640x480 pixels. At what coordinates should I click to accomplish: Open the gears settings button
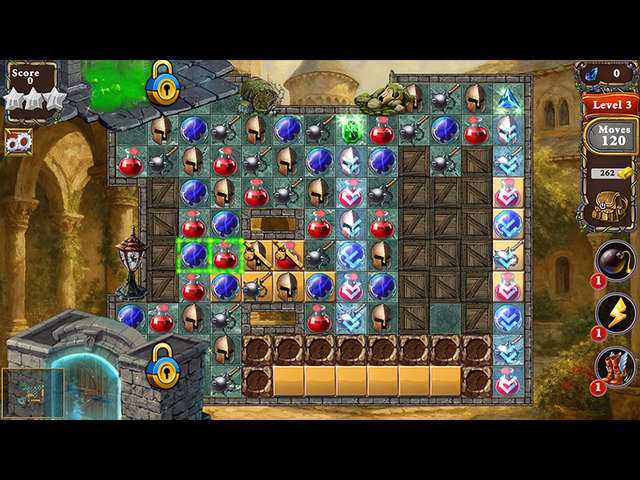[x=19, y=143]
